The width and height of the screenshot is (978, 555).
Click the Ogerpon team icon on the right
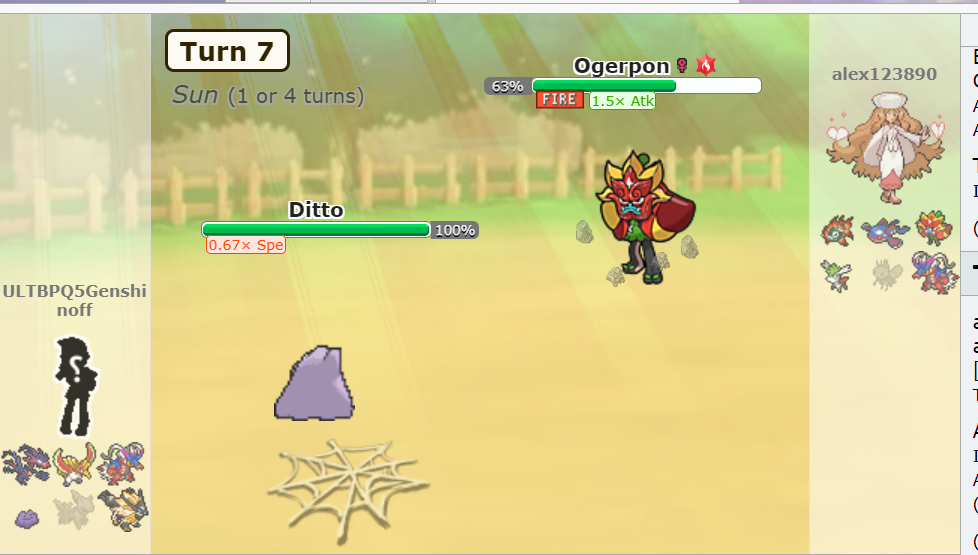tap(933, 227)
